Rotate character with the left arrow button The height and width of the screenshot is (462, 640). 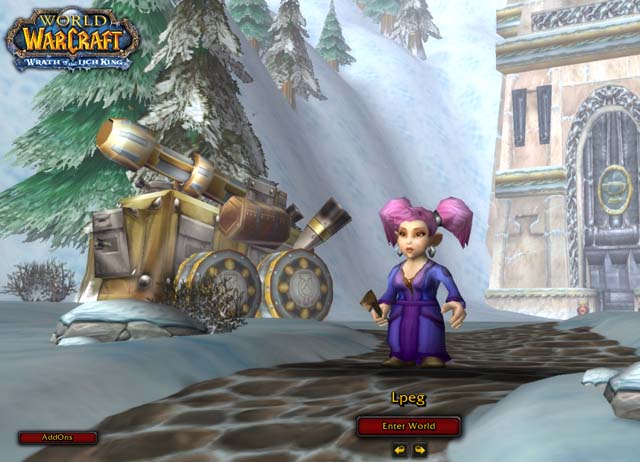pyautogui.click(x=399, y=450)
